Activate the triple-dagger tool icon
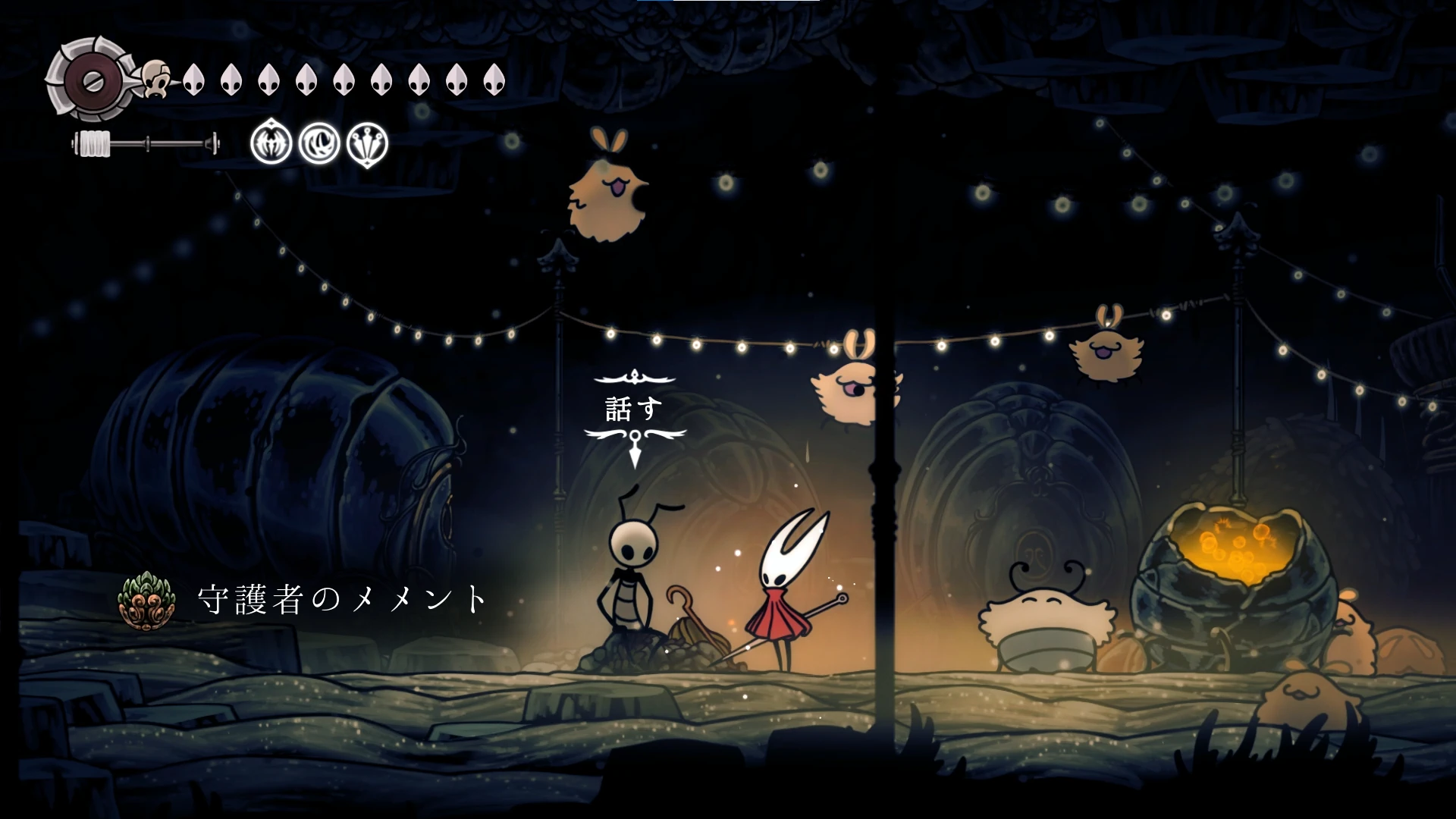This screenshot has height=819, width=1456. tap(367, 143)
